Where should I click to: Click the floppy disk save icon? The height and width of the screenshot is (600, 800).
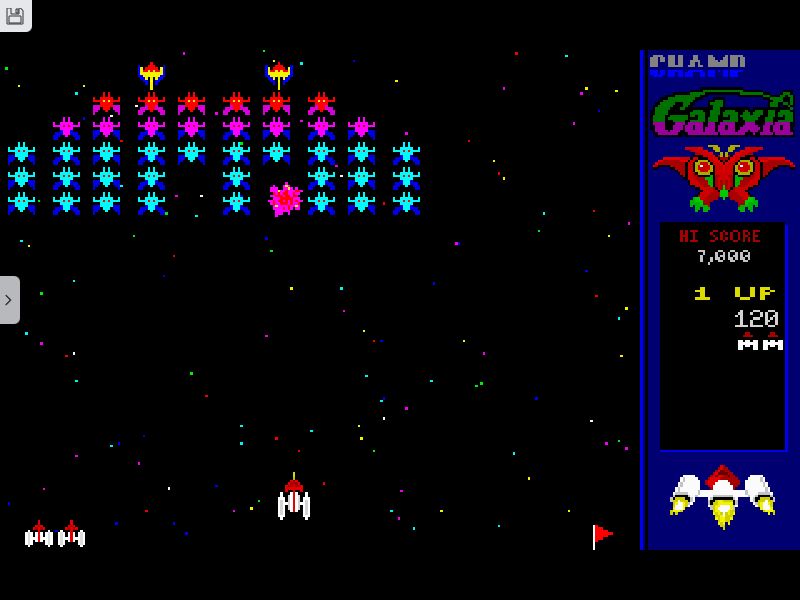coord(14,14)
